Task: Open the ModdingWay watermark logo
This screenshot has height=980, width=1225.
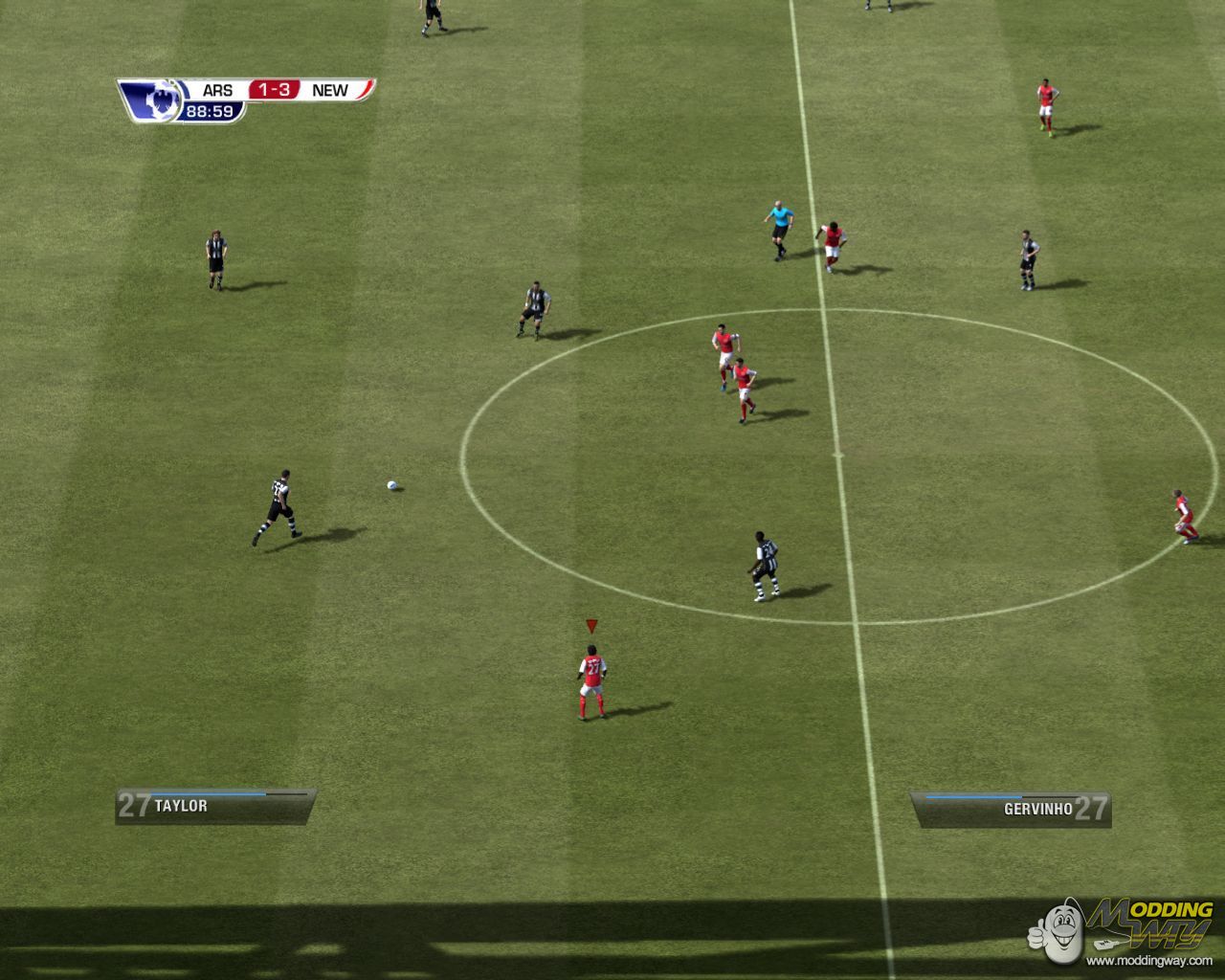Action: coord(1124,930)
